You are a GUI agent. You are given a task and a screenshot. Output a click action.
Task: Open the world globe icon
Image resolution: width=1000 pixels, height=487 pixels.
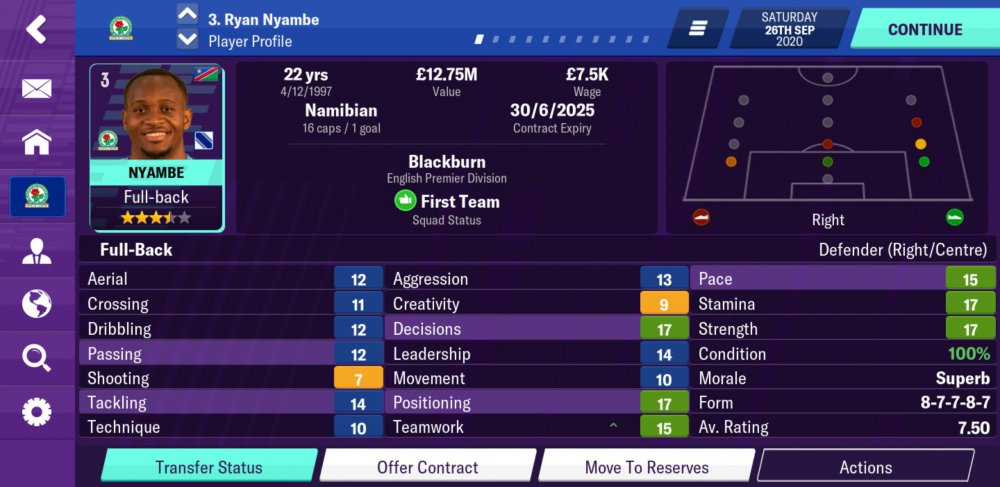(36, 303)
